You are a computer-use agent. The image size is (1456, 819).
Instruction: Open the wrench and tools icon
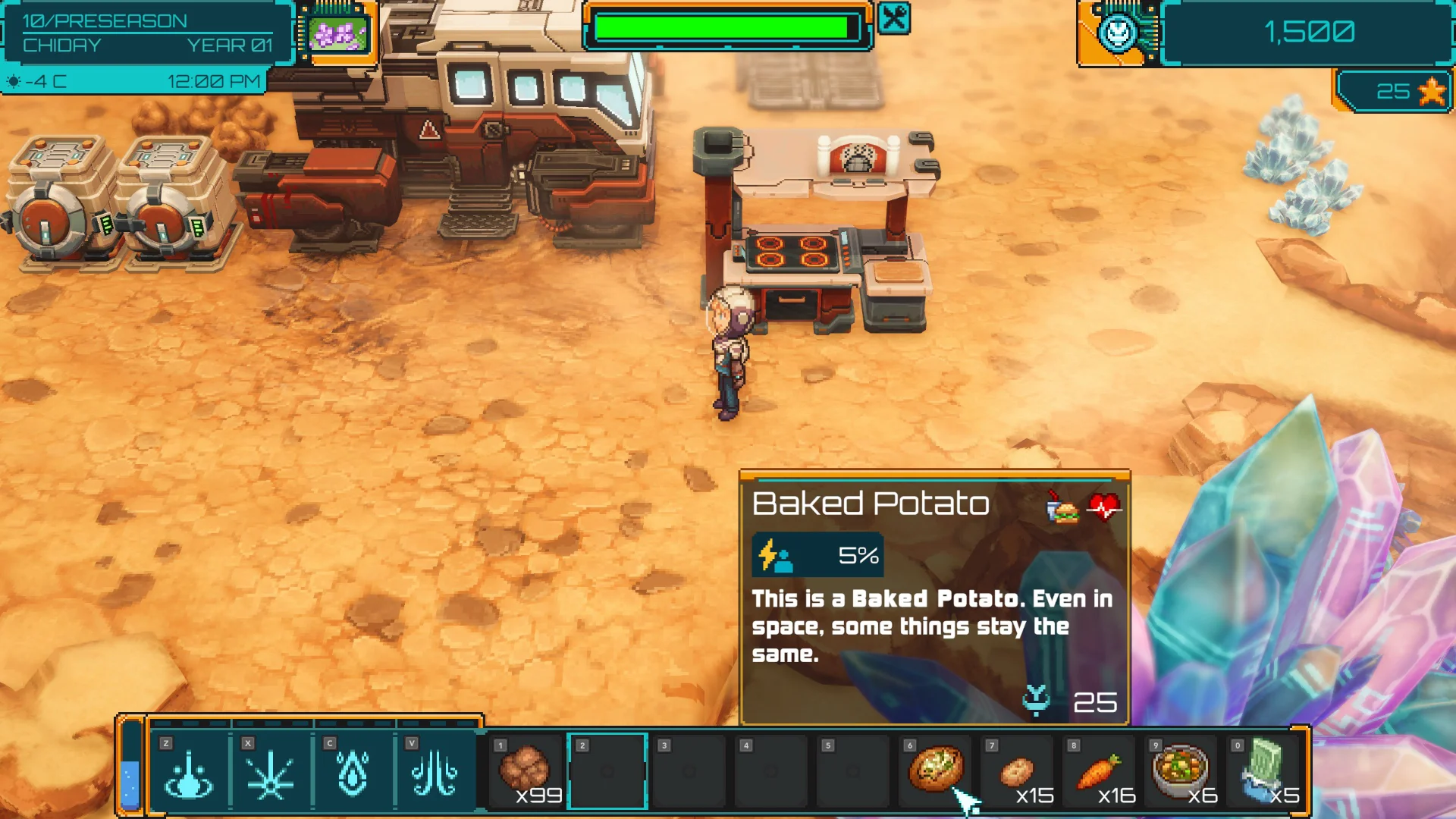[894, 17]
